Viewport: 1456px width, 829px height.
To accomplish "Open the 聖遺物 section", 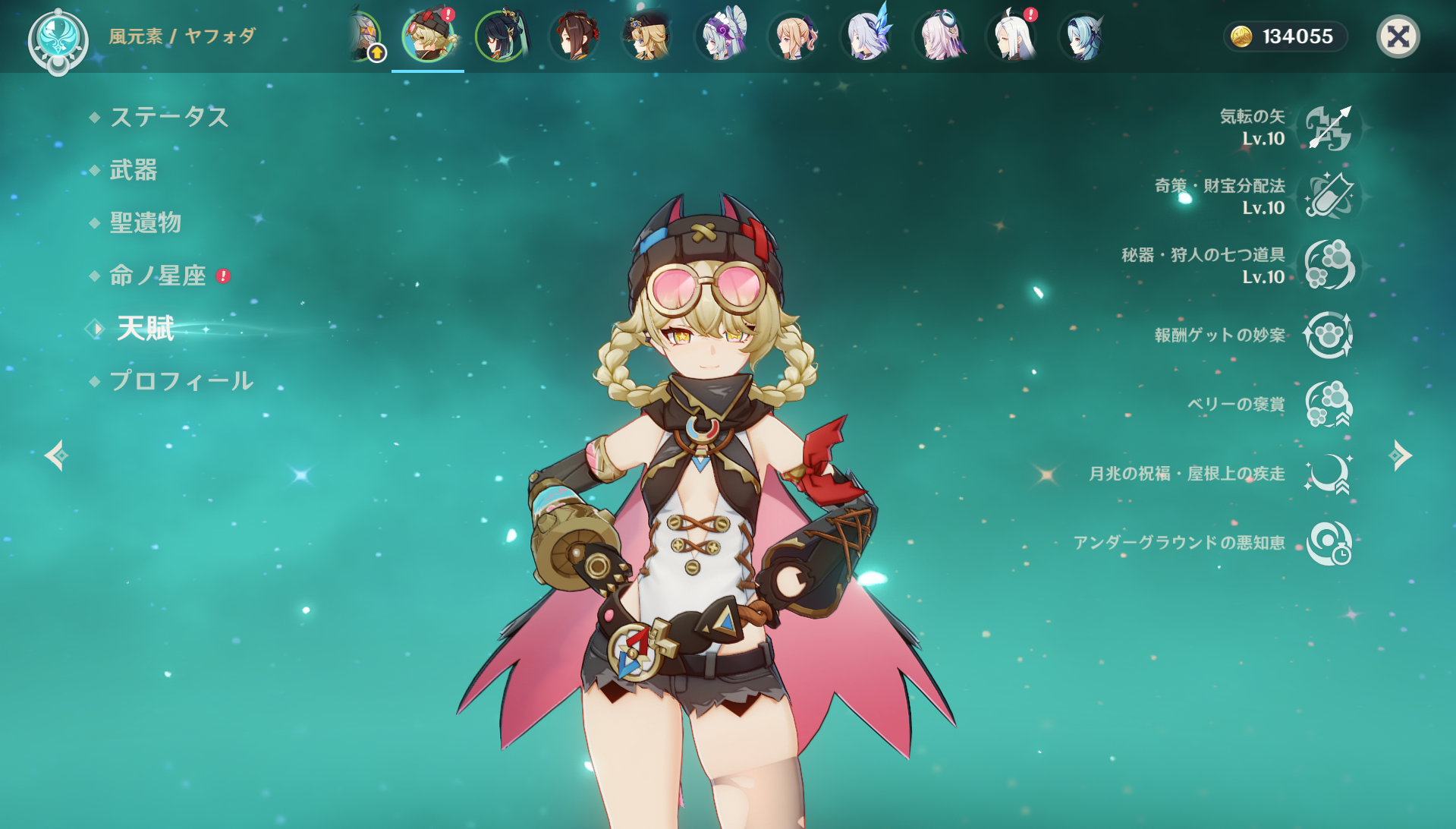I will 146,222.
